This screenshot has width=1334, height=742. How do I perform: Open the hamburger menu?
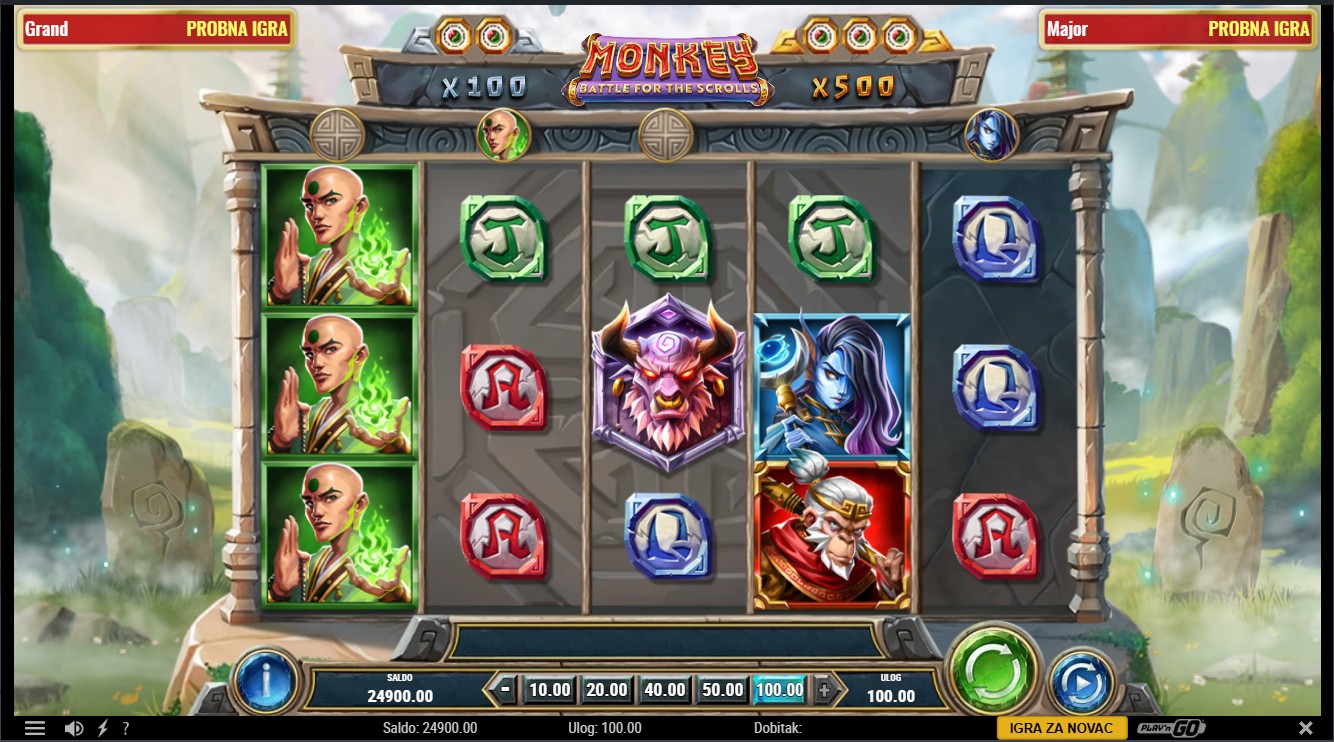35,728
